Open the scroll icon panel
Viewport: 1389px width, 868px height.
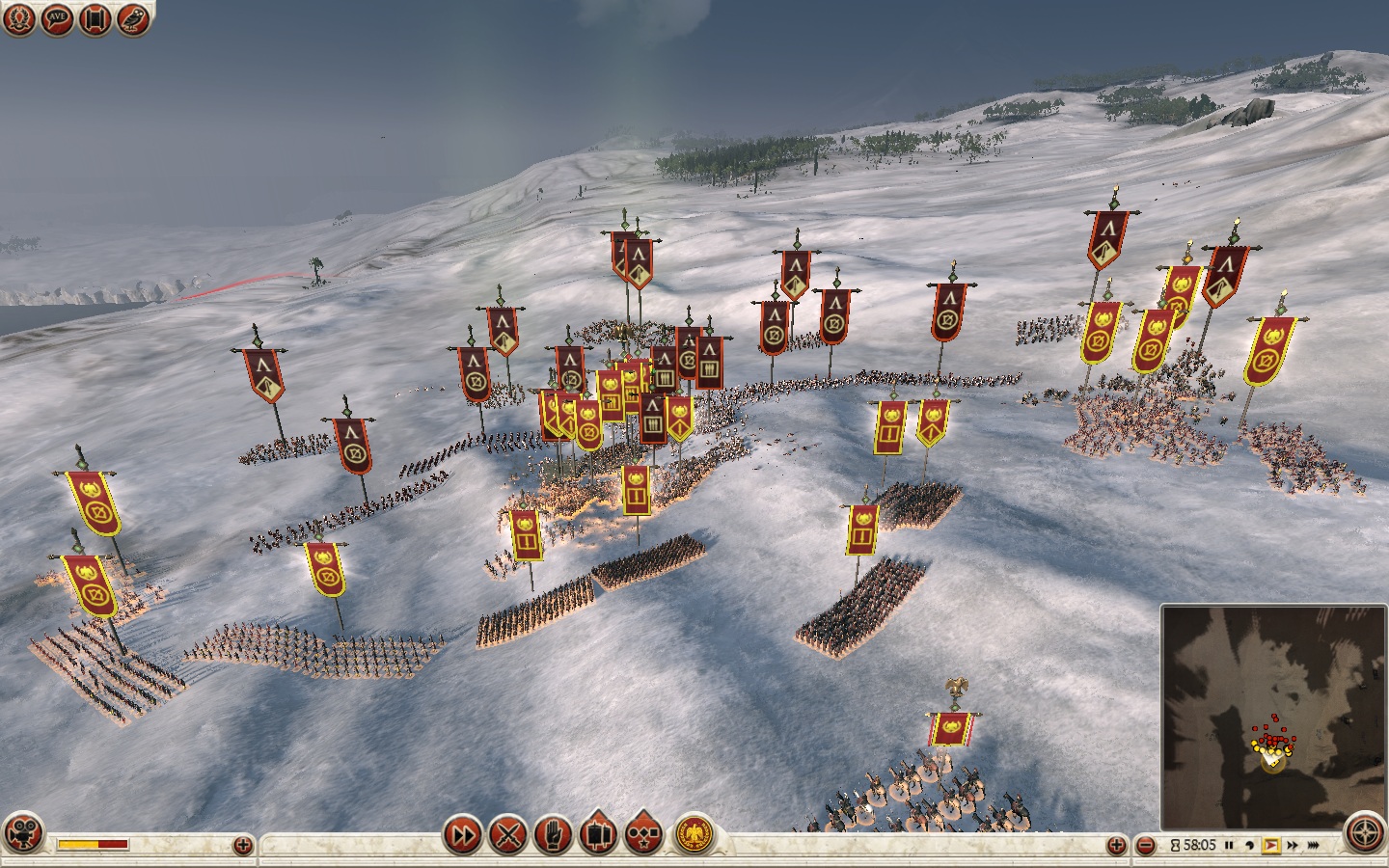click(x=95, y=20)
